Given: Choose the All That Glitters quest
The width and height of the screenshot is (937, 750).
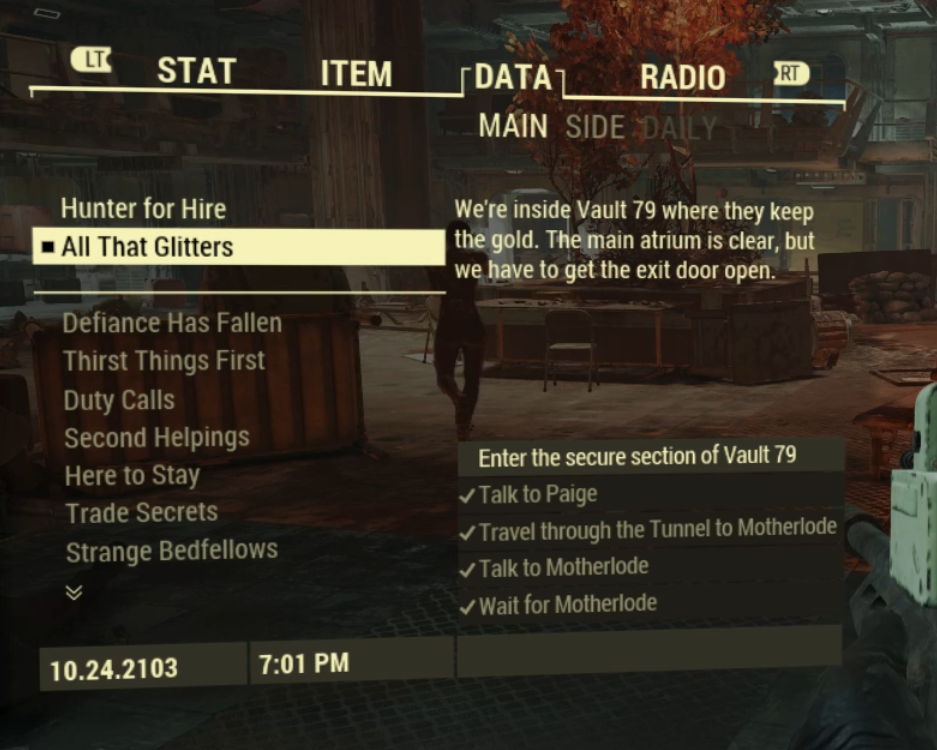Looking at the screenshot, I should point(147,247).
